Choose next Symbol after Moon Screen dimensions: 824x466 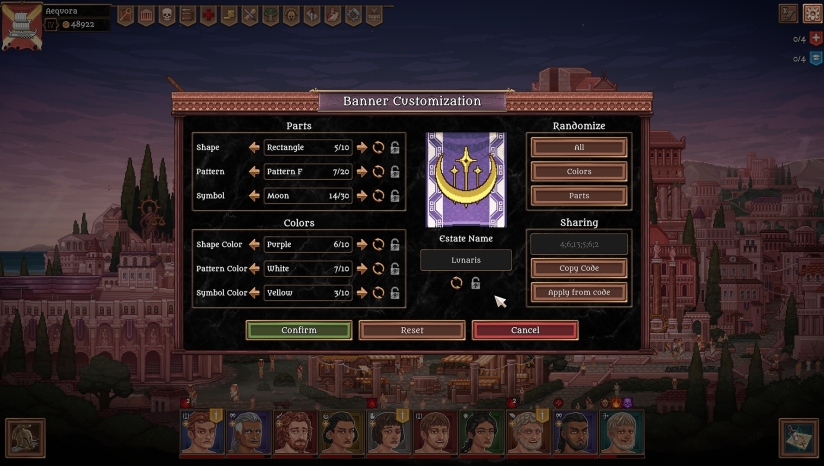point(362,195)
